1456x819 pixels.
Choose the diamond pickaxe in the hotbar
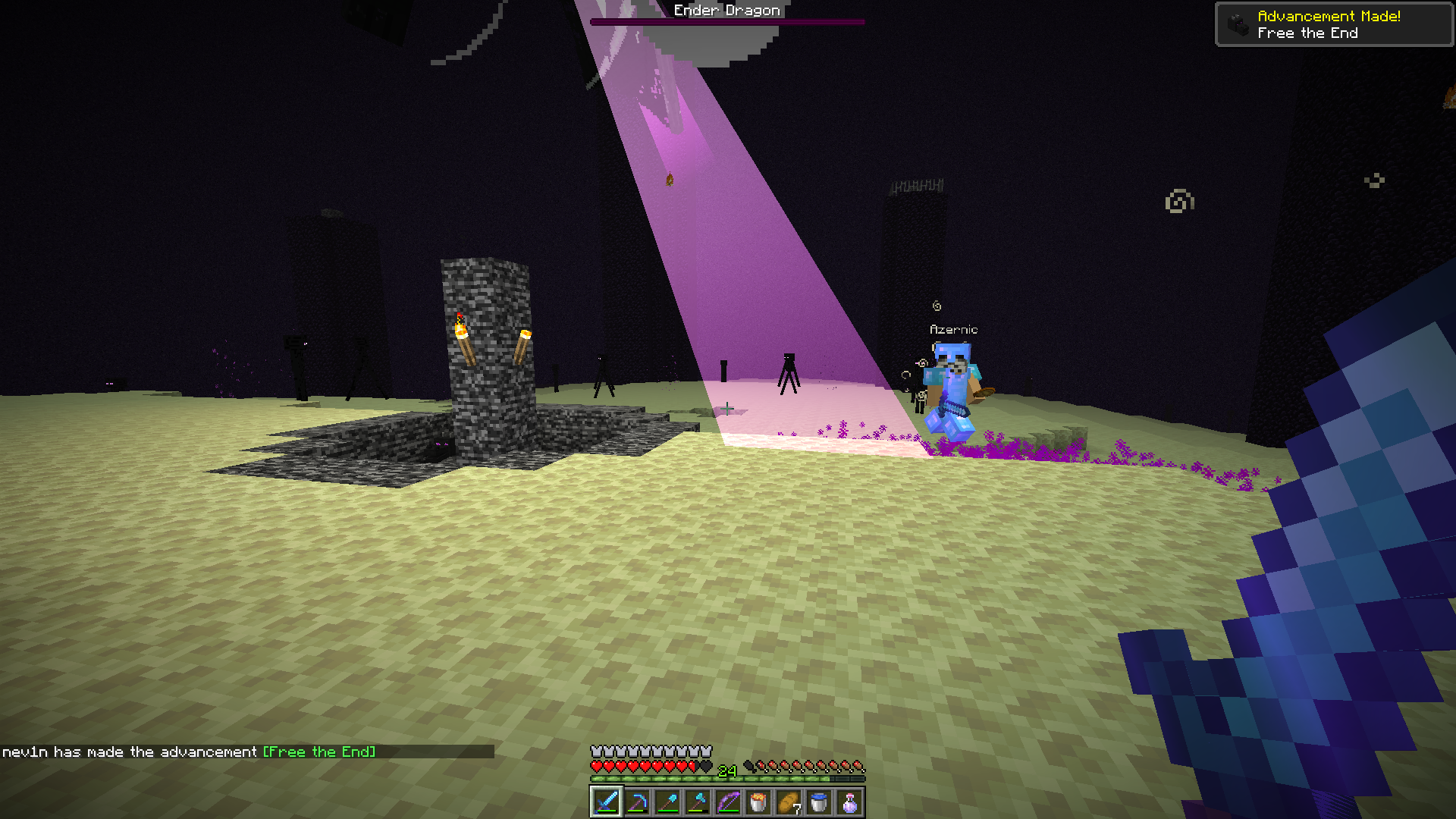click(637, 802)
